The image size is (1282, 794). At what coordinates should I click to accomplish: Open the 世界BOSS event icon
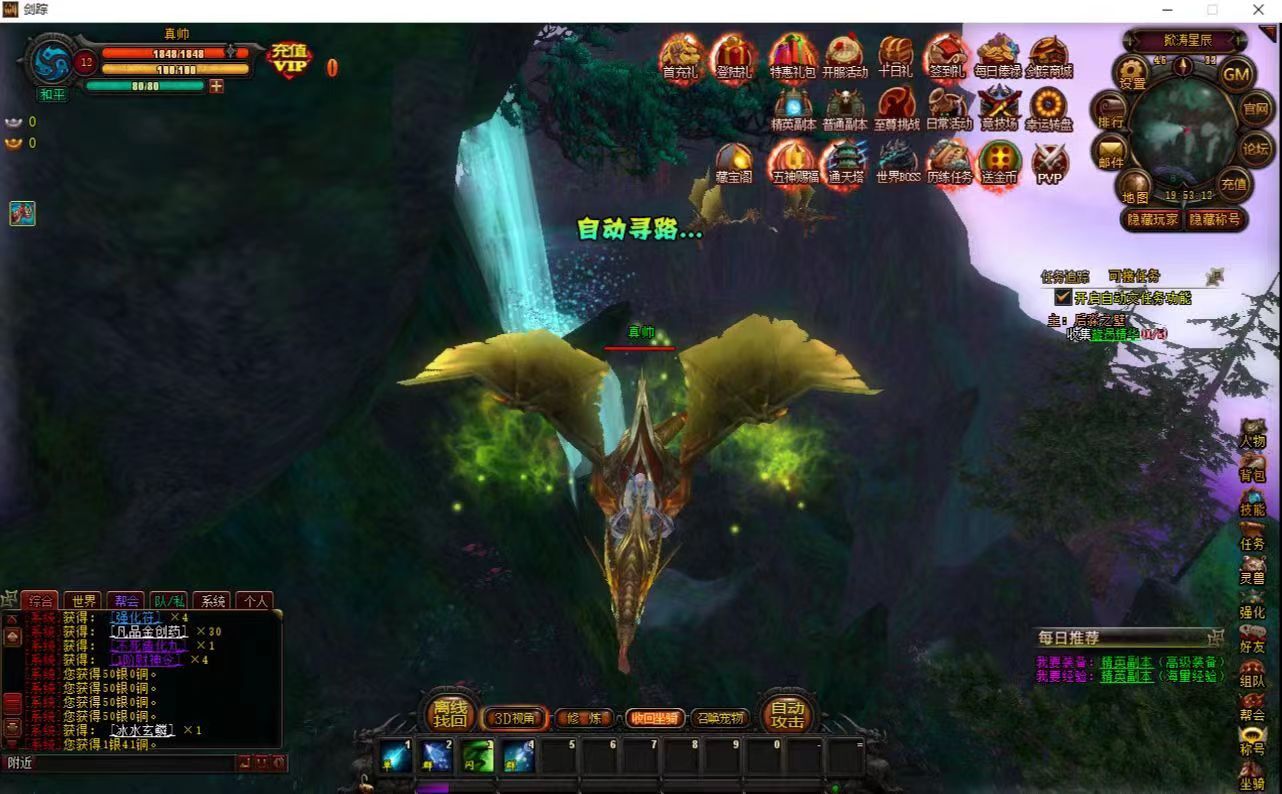(x=897, y=162)
